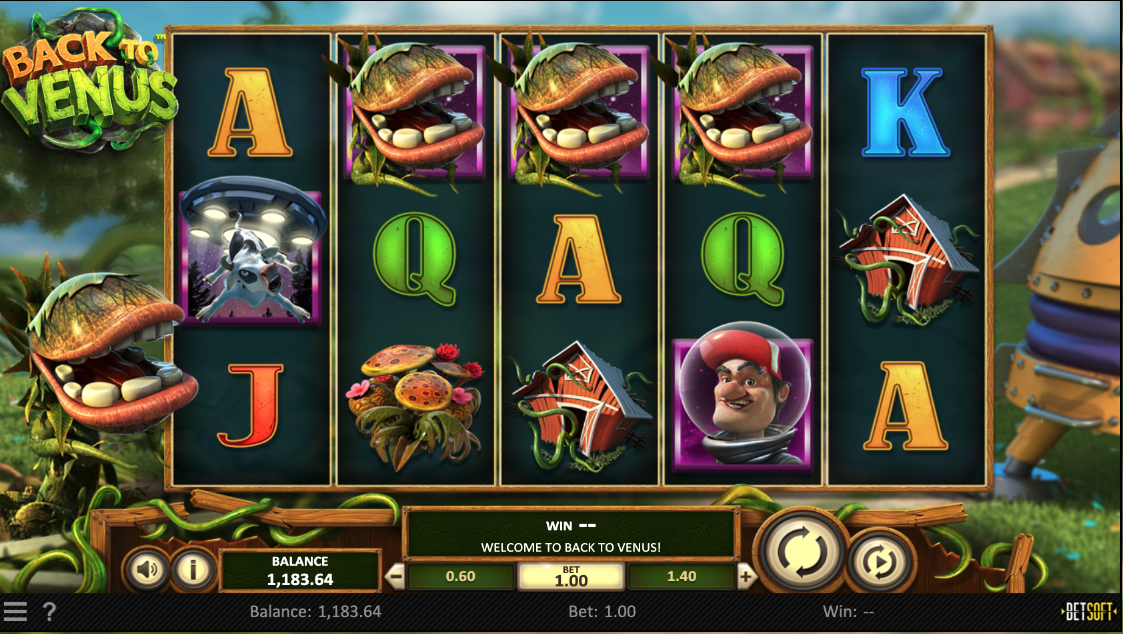The image size is (1123, 634).
Task: Select the 0.60 bet option
Action: [460, 576]
